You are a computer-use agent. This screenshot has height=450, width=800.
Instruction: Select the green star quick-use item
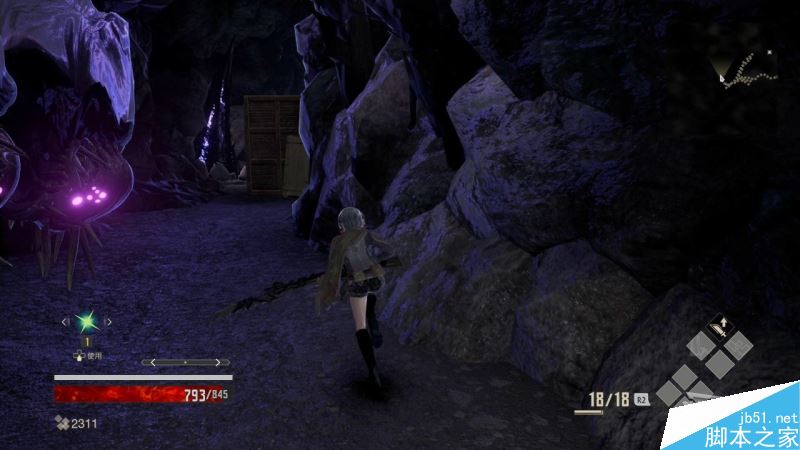87,321
